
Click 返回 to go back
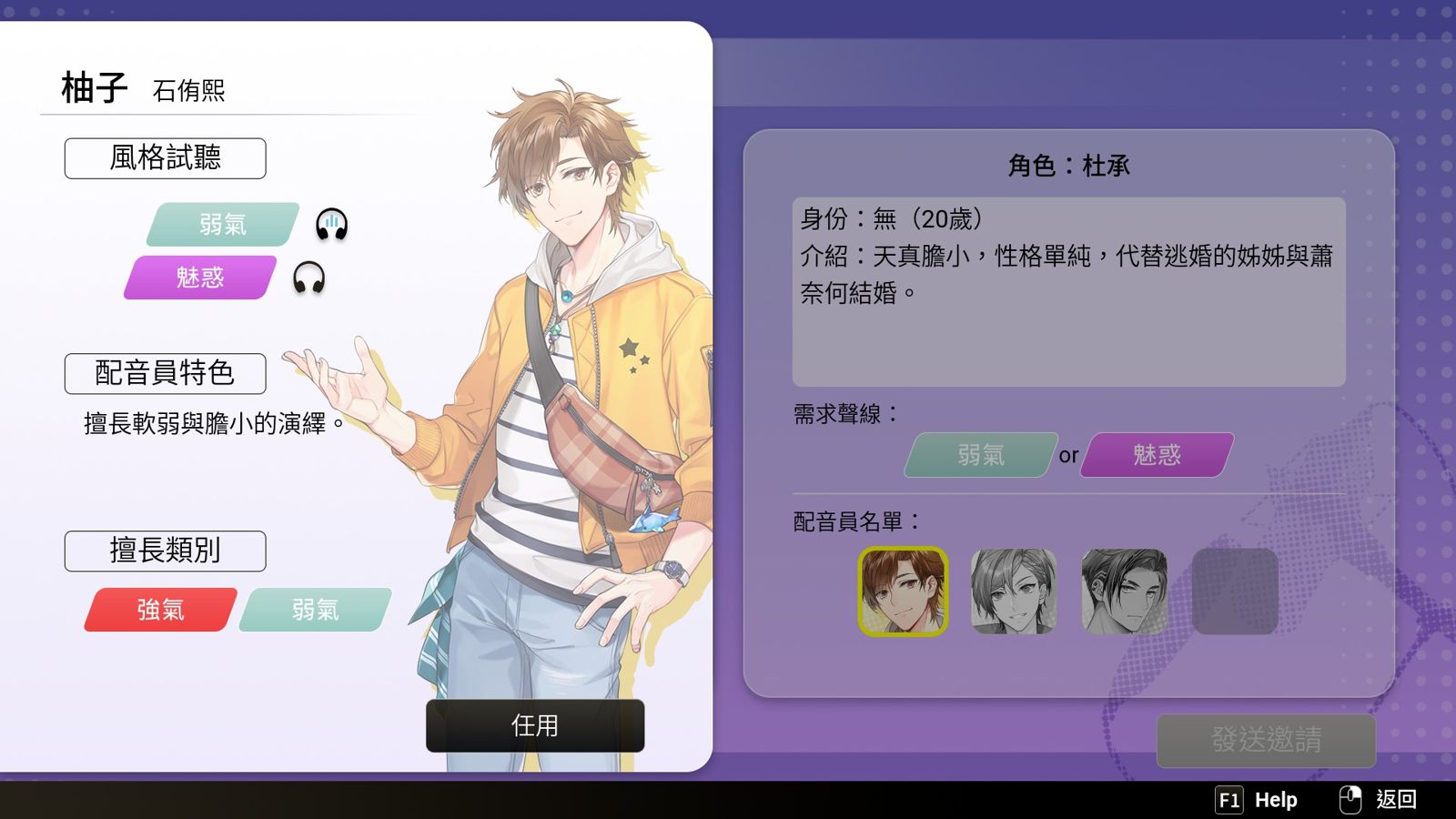(x=1381, y=800)
